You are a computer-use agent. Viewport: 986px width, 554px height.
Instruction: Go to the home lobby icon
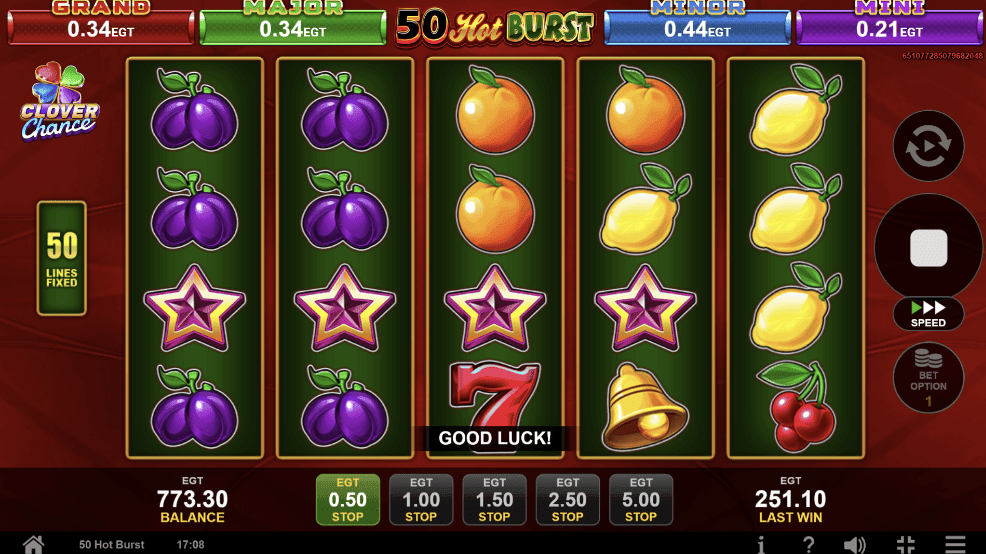tap(33, 544)
